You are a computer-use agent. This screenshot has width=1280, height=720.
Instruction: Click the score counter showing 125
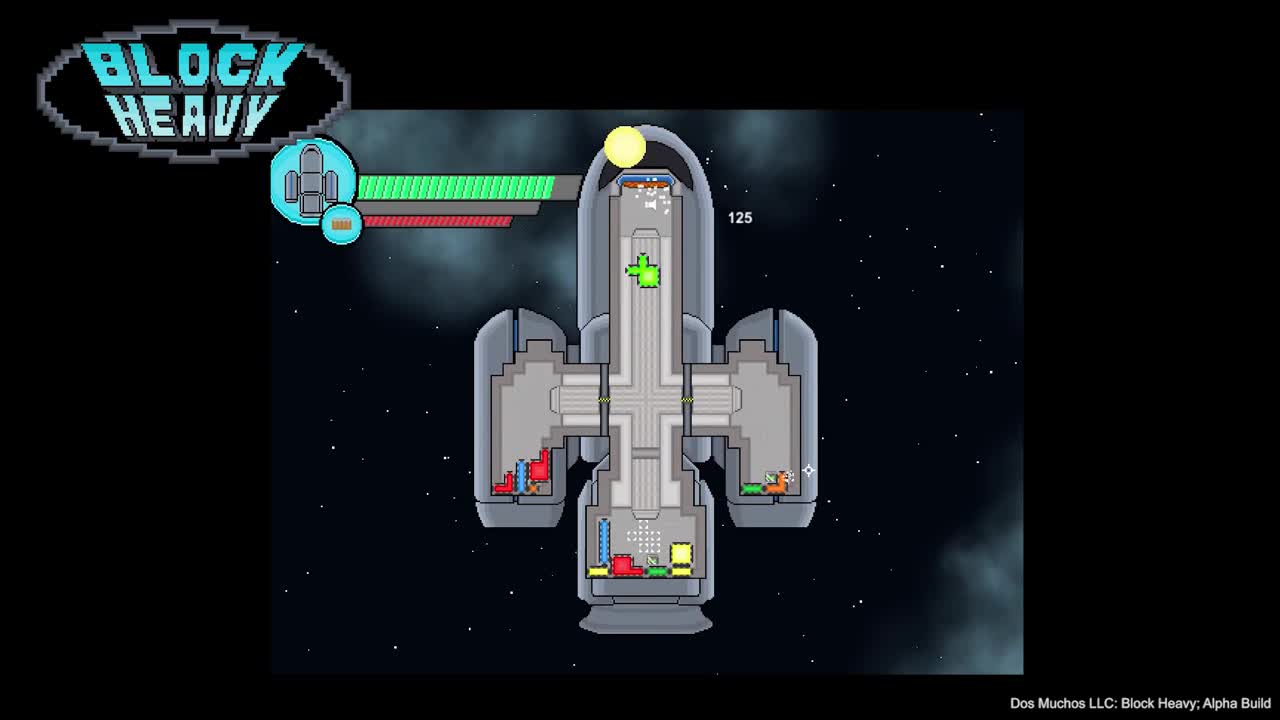click(740, 217)
